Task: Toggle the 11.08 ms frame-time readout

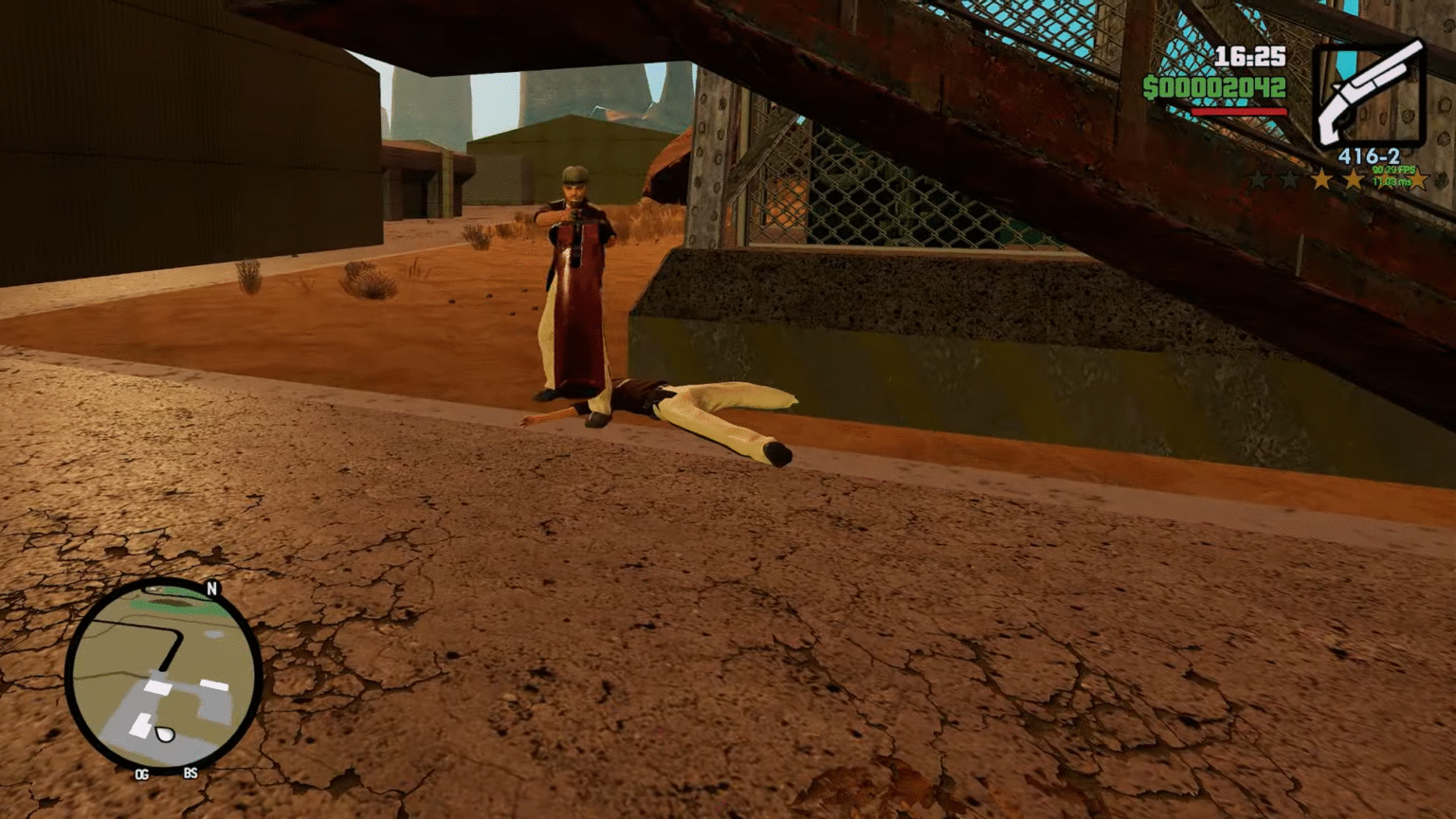Action: pyautogui.click(x=1391, y=183)
